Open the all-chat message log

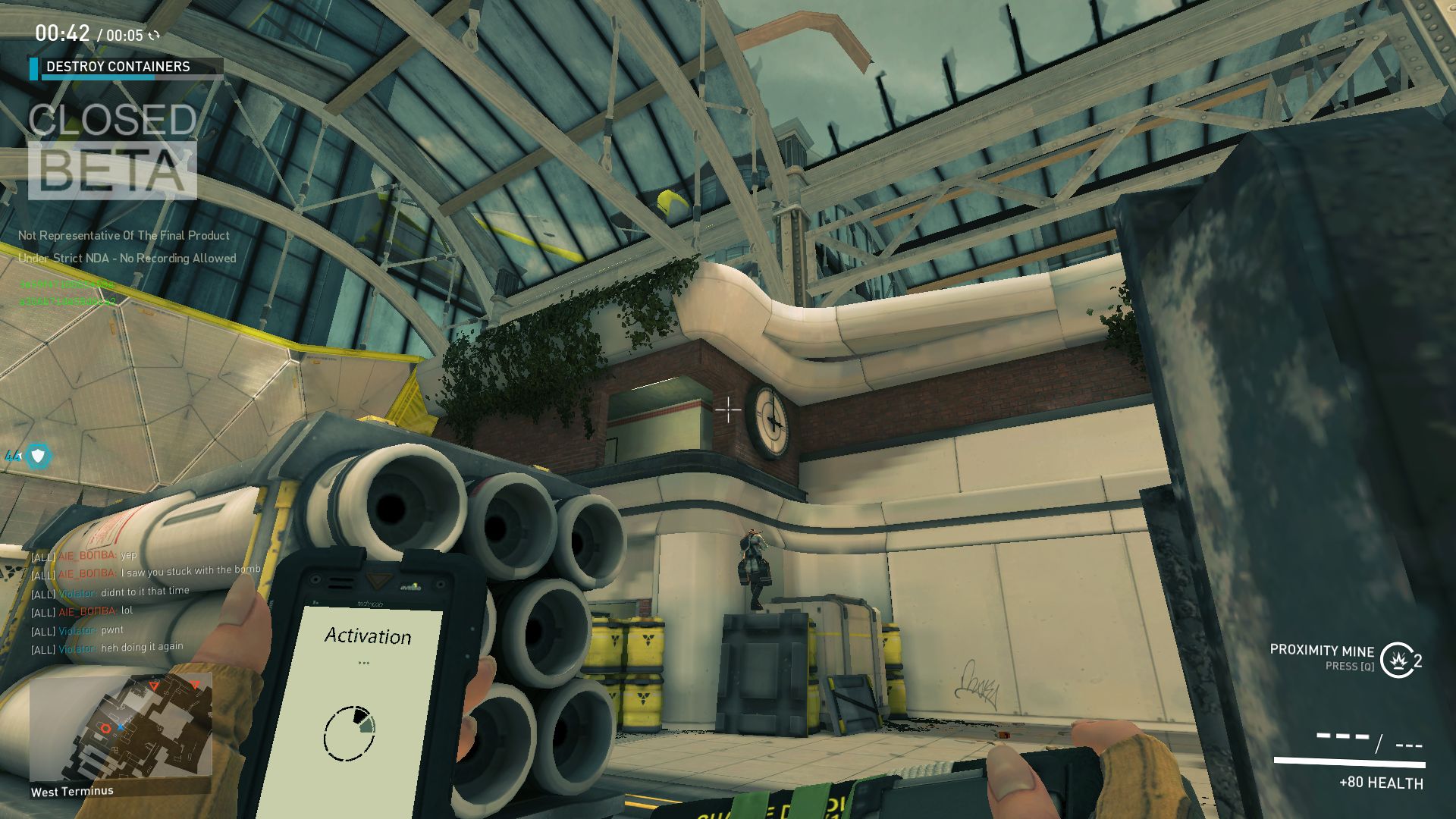point(144,602)
